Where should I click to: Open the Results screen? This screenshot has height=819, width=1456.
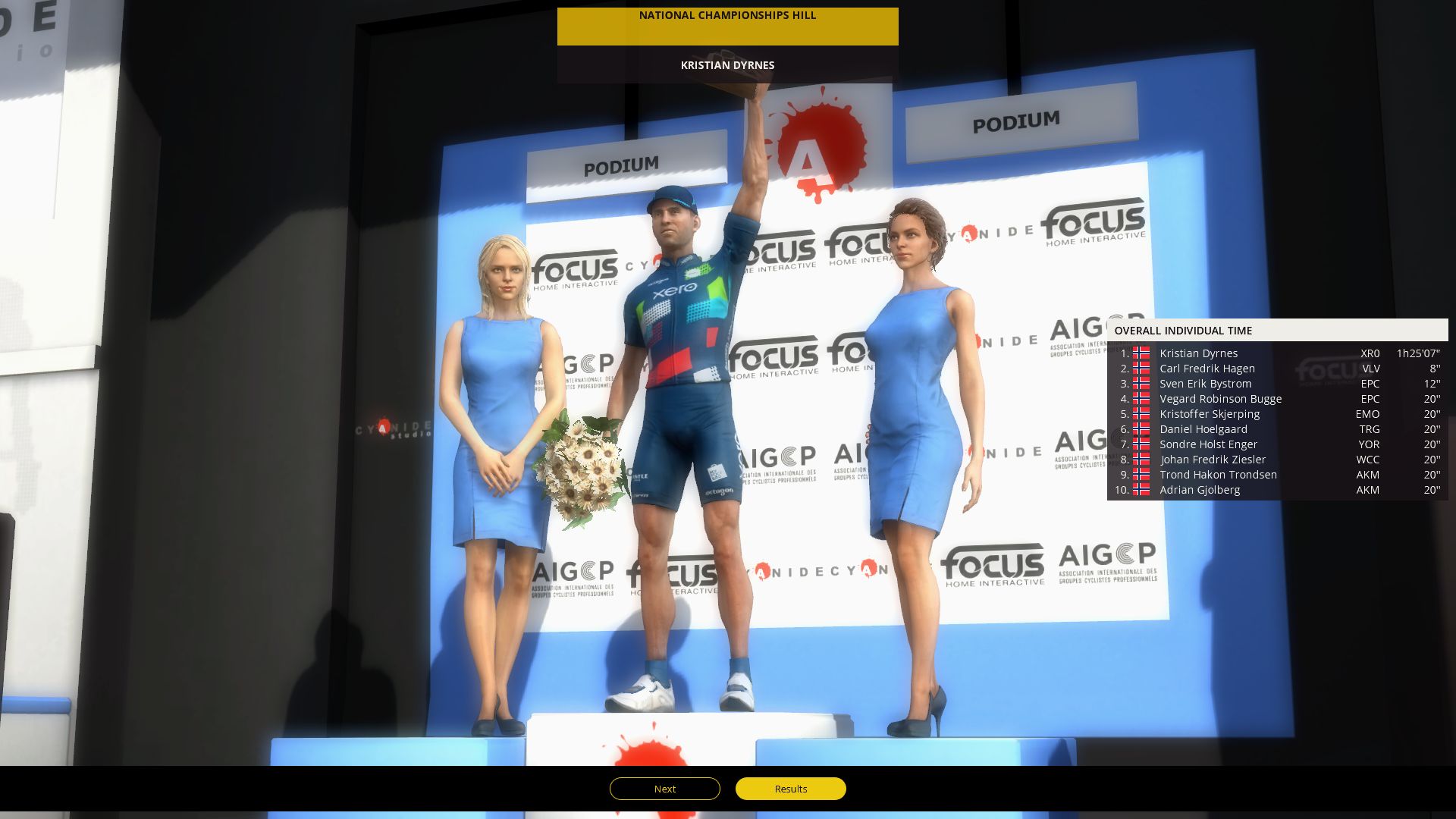click(790, 789)
